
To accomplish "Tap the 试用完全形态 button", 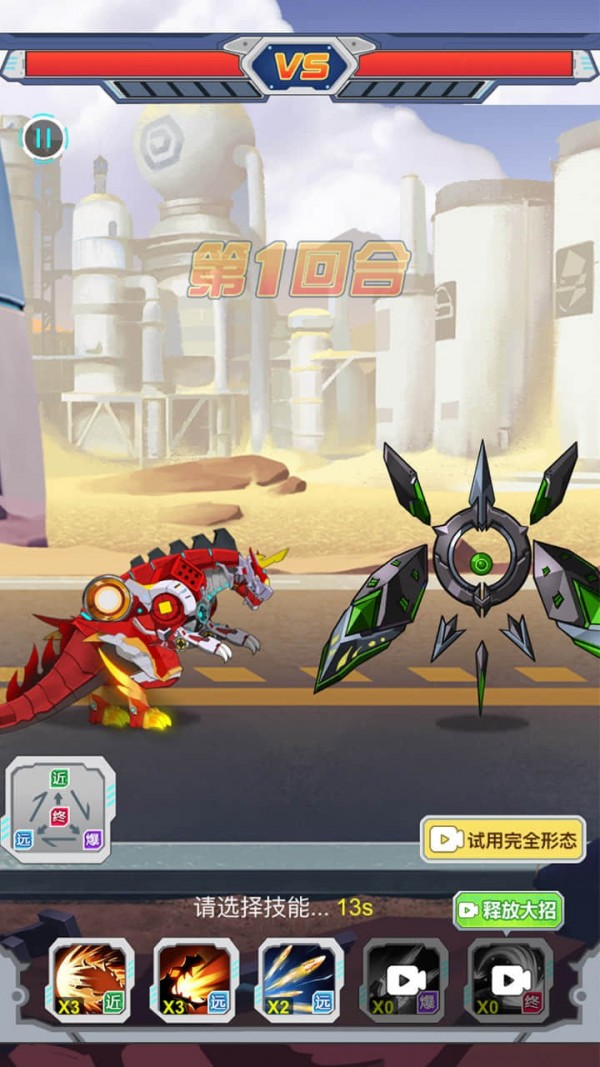I will 503,840.
